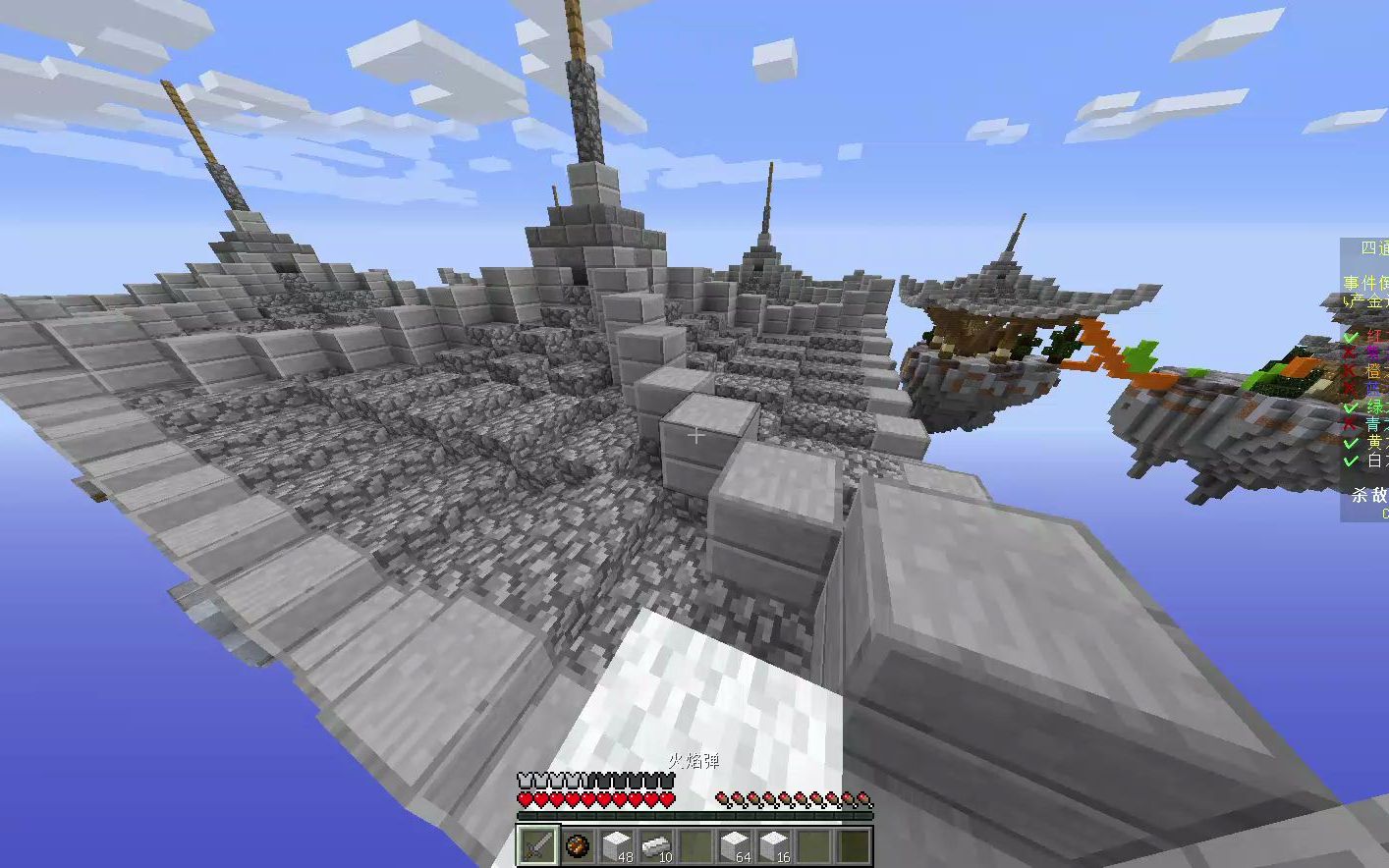The image size is (1389, 868).
Task: Select the fire charge hotbar slot
Action: pos(578,844)
